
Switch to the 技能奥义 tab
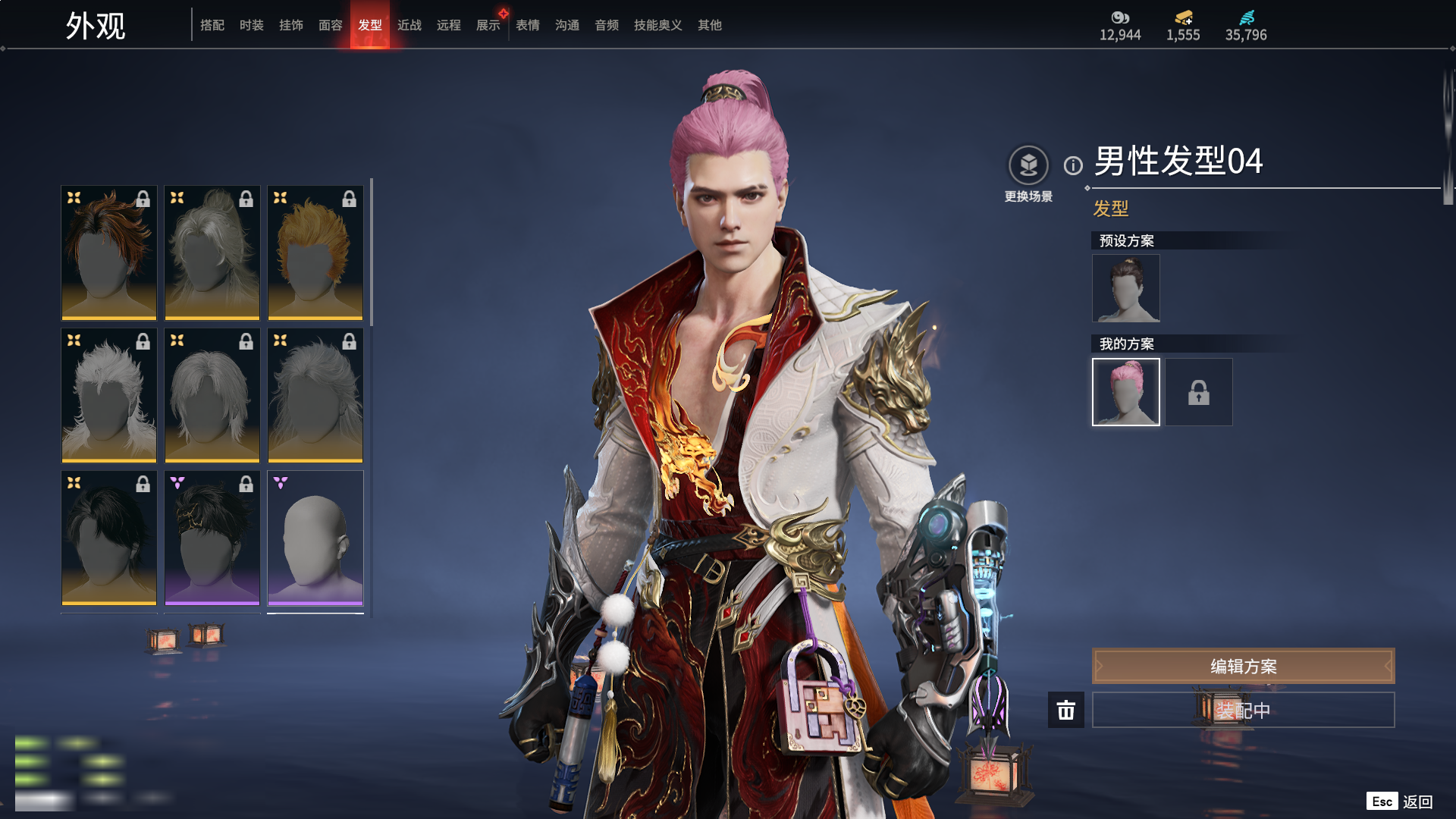click(x=657, y=25)
